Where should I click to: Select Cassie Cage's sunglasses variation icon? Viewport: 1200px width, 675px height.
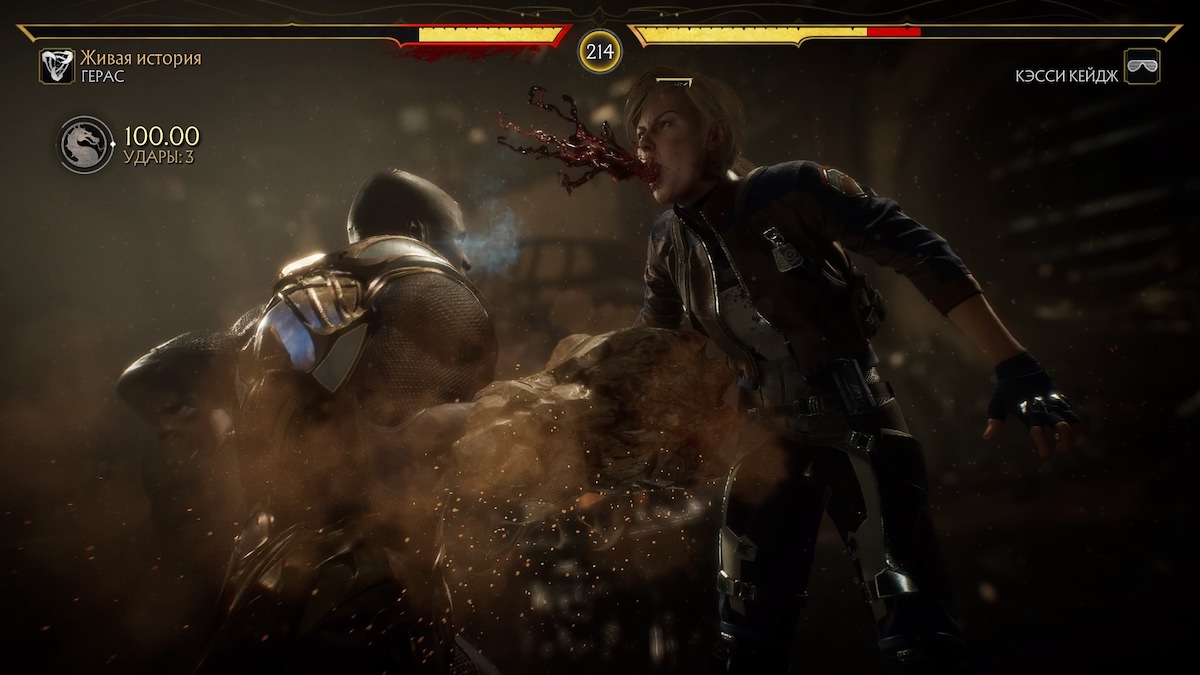[1142, 66]
